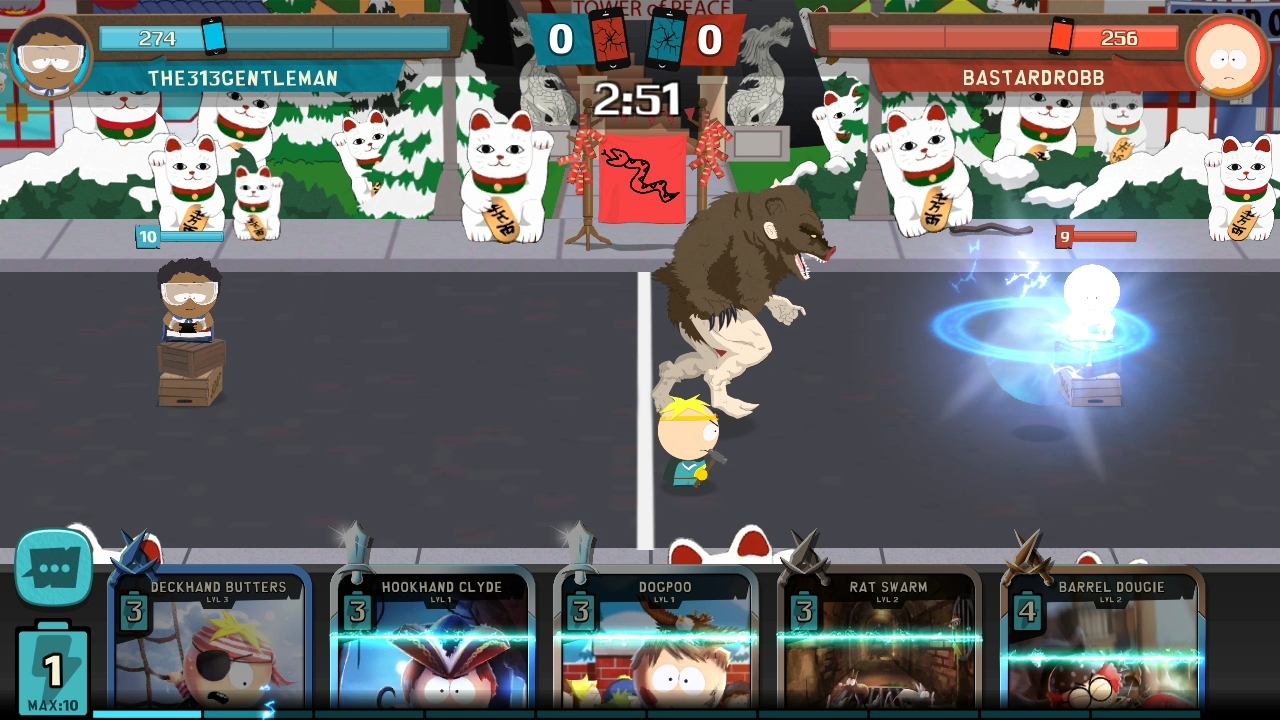Tap BastardRobb's opponent avatar
Viewport: 1280px width, 720px height.
(1227, 56)
